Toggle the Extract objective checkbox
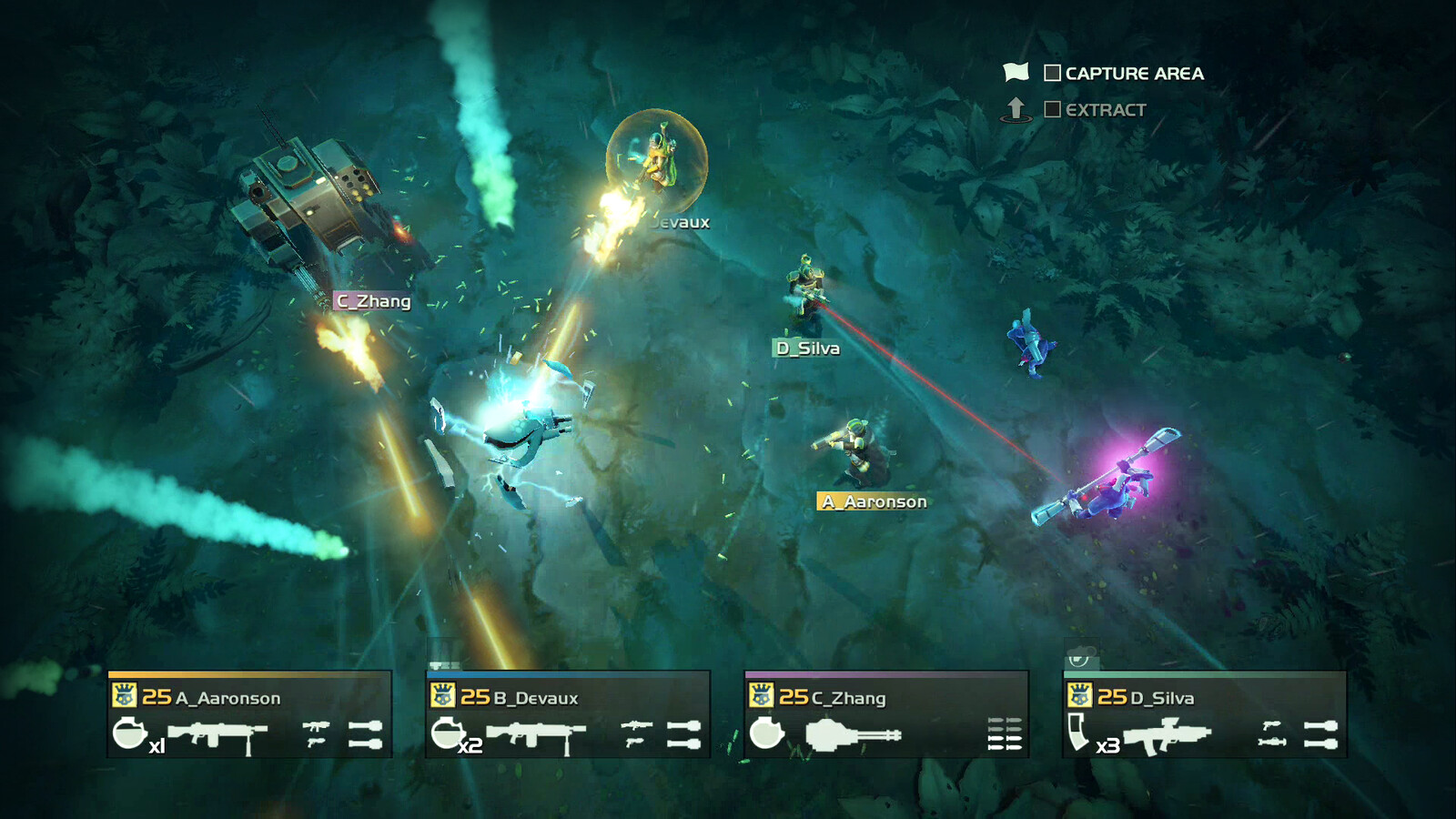Image resolution: width=1456 pixels, height=819 pixels. coord(1052,109)
